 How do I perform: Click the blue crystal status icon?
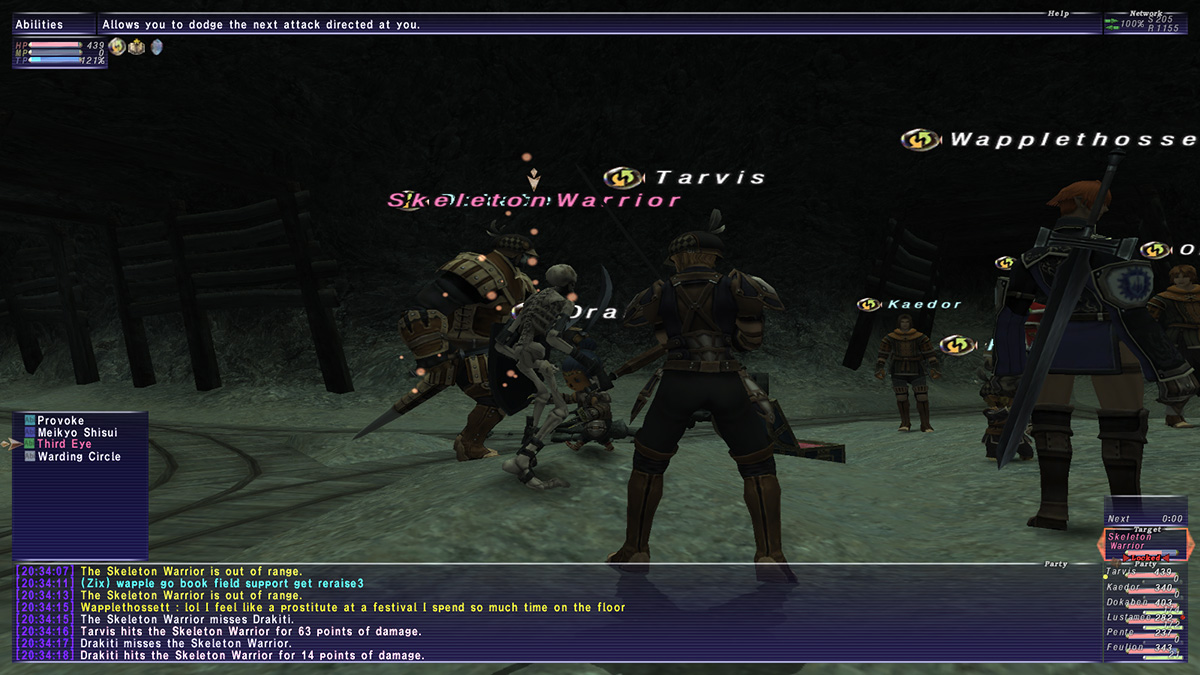click(x=156, y=46)
